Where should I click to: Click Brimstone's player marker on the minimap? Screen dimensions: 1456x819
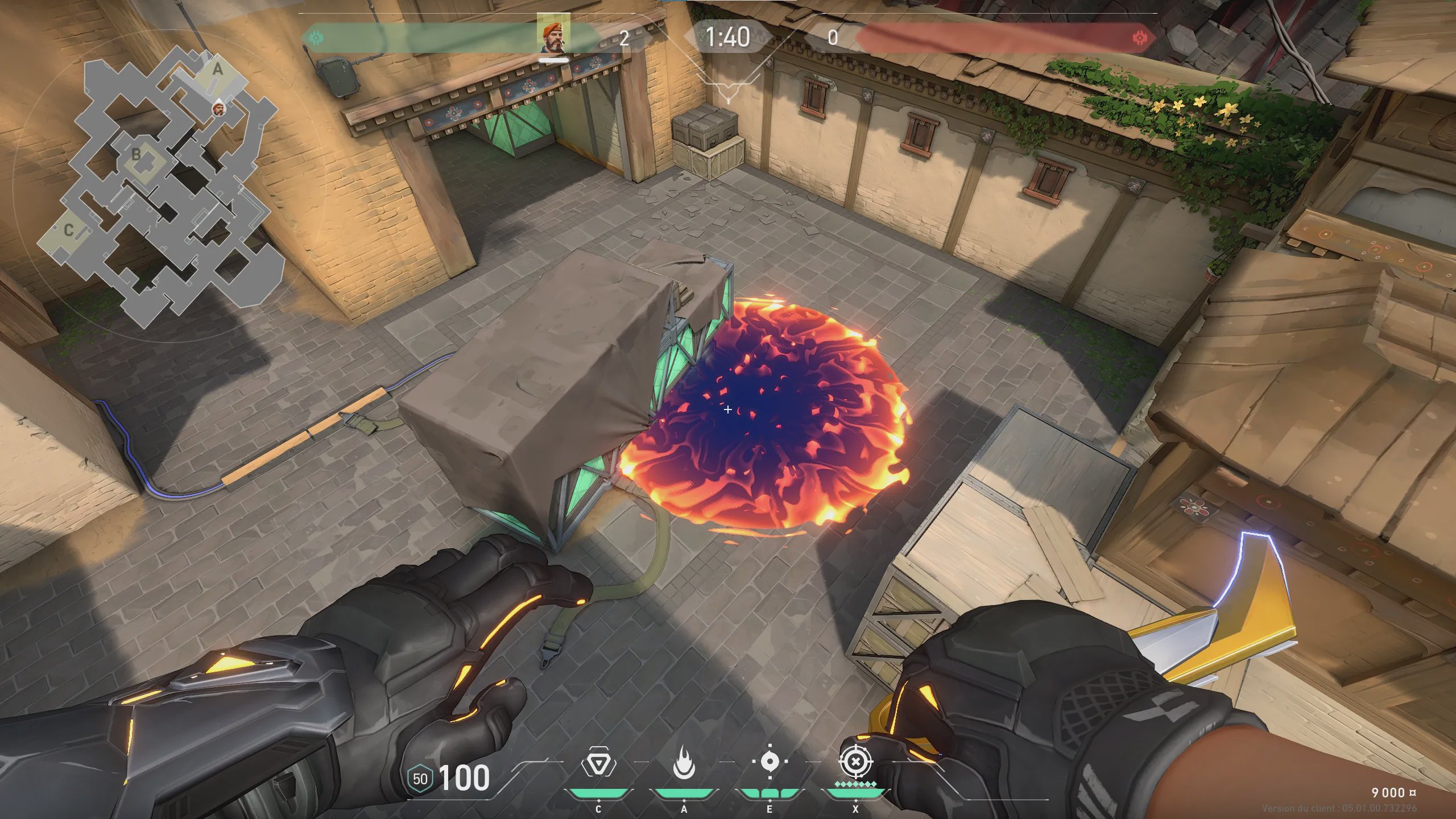coord(218,107)
